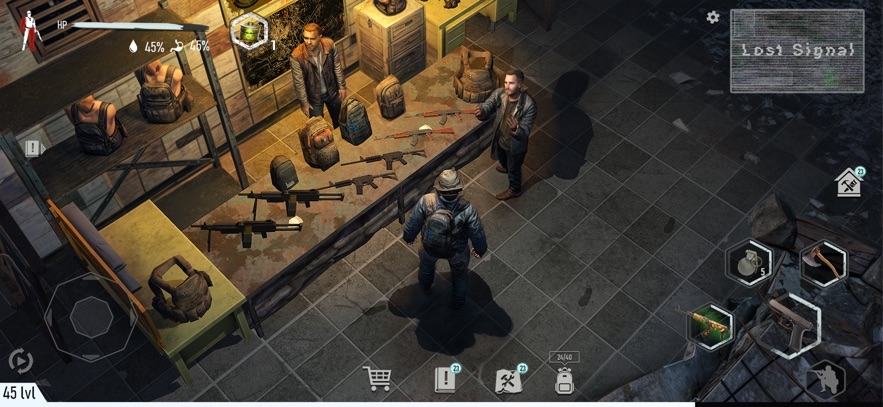Open the exclamation notification tab
This screenshot has width=883, height=407.
33,148
